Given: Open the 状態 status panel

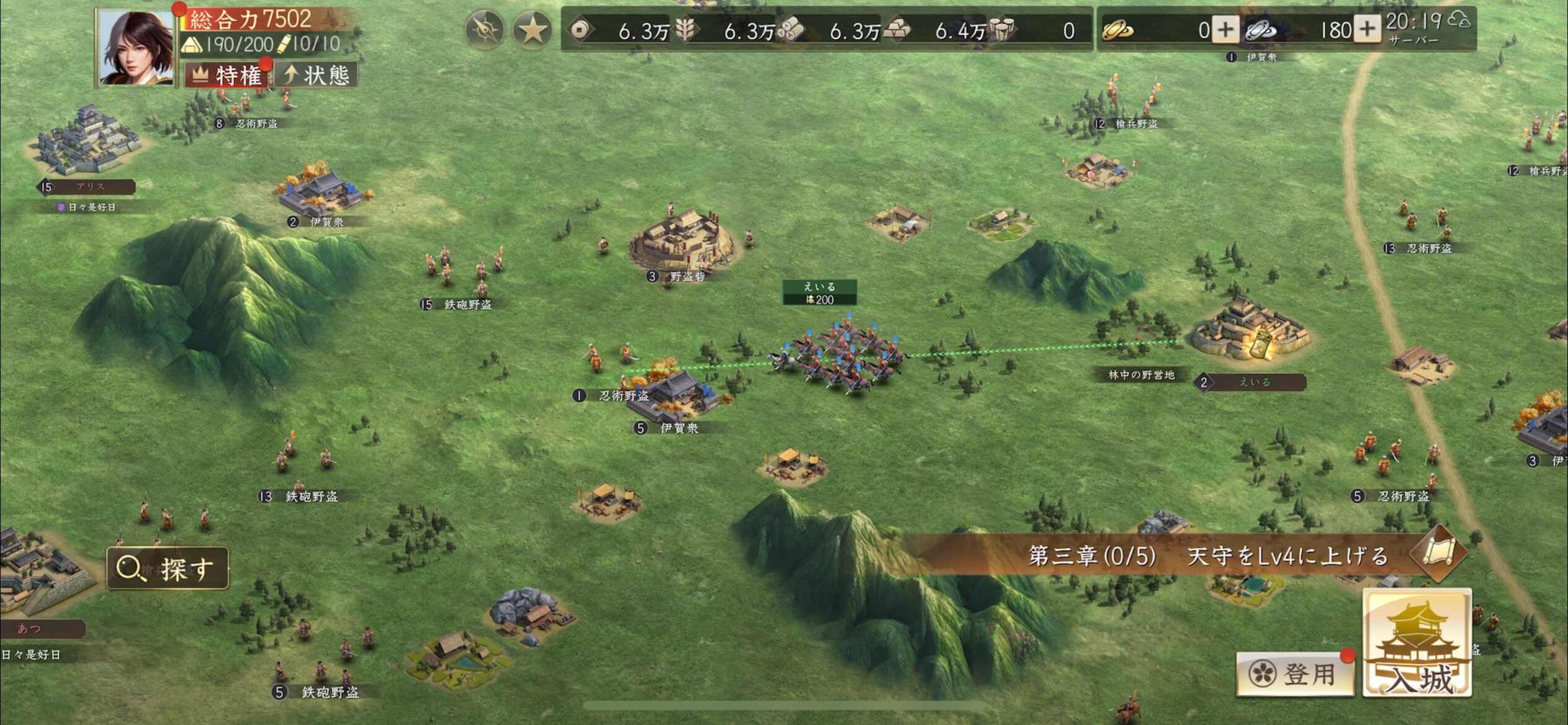Looking at the screenshot, I should [316, 76].
